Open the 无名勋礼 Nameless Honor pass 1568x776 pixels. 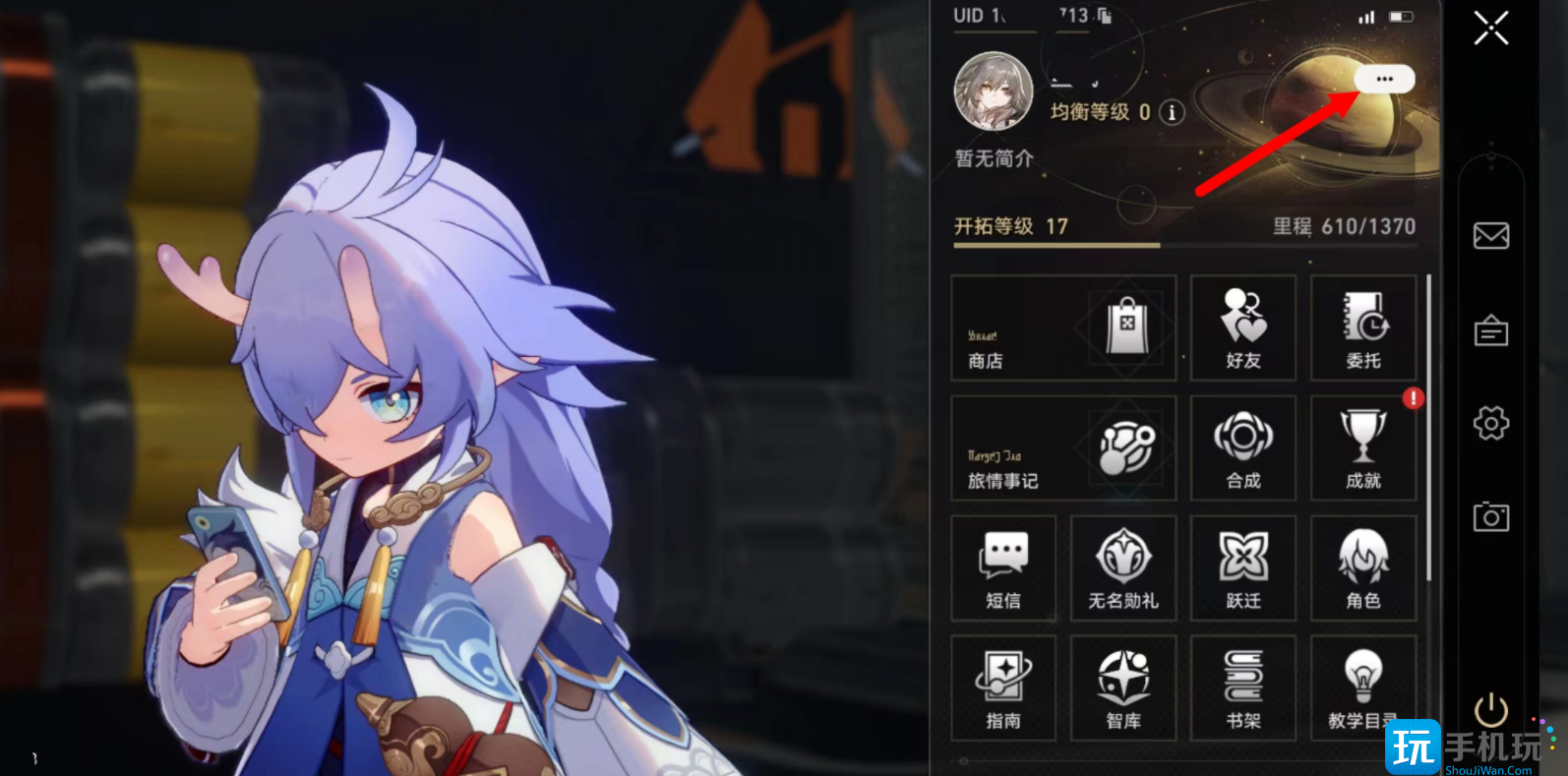(x=1122, y=567)
